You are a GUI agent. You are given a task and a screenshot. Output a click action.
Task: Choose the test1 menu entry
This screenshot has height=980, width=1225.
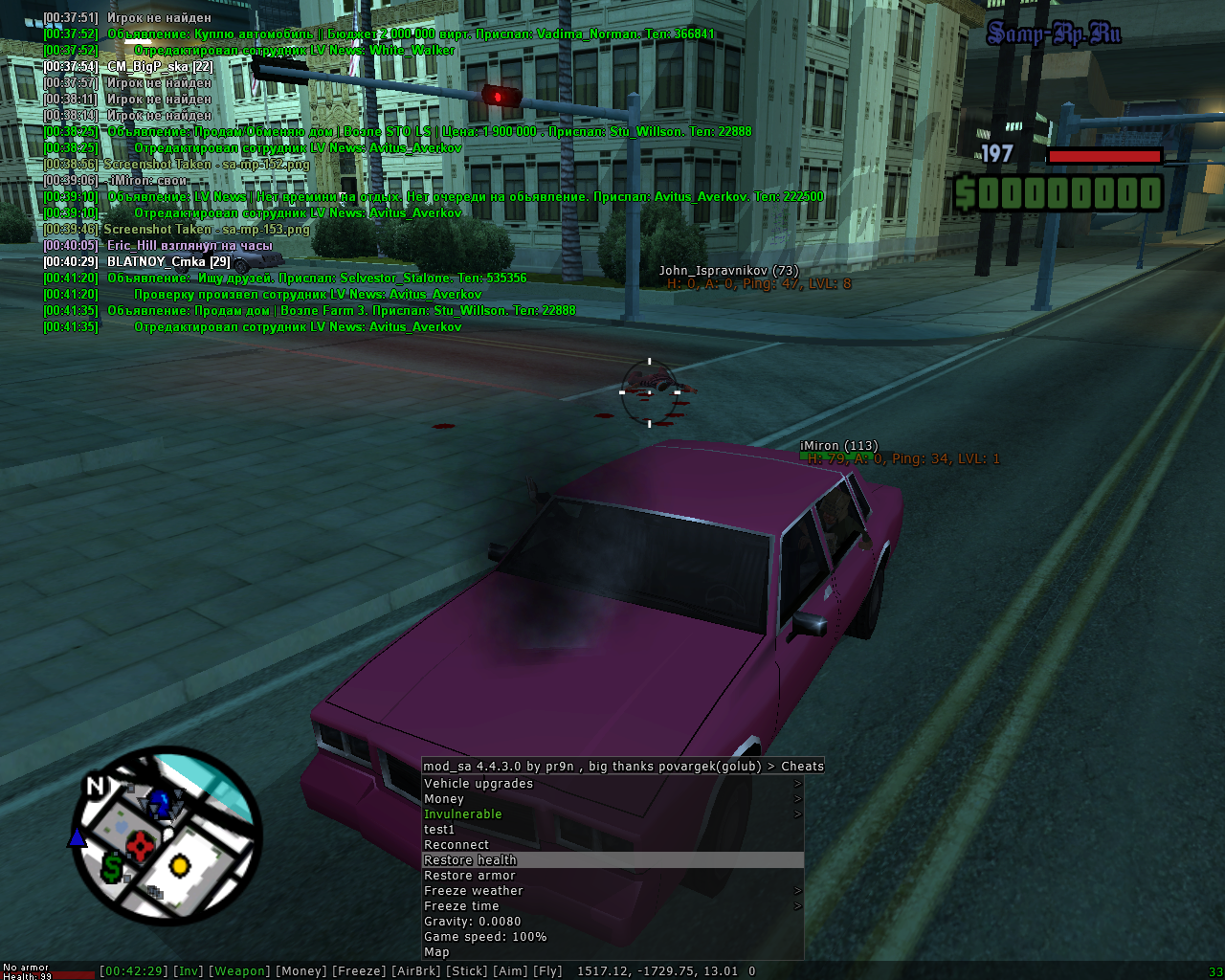click(612, 830)
